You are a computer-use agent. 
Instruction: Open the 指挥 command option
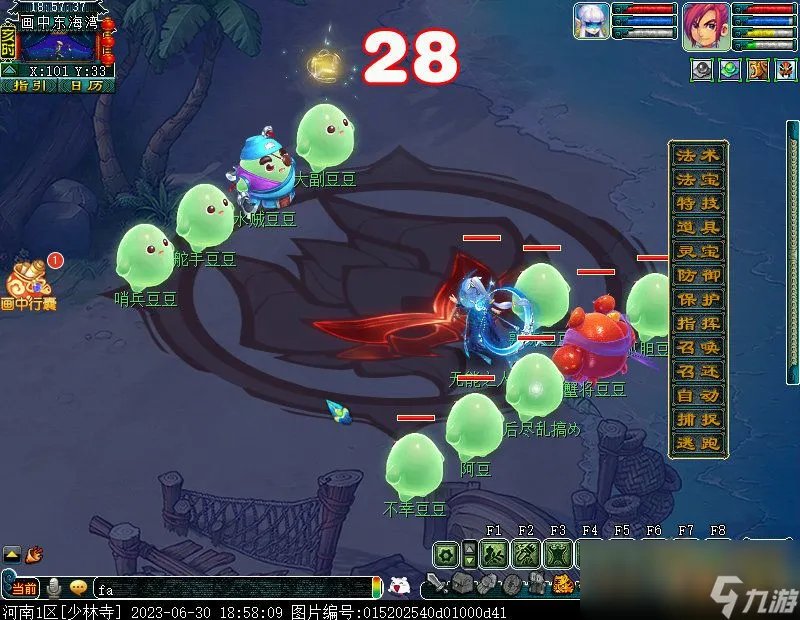pos(698,324)
